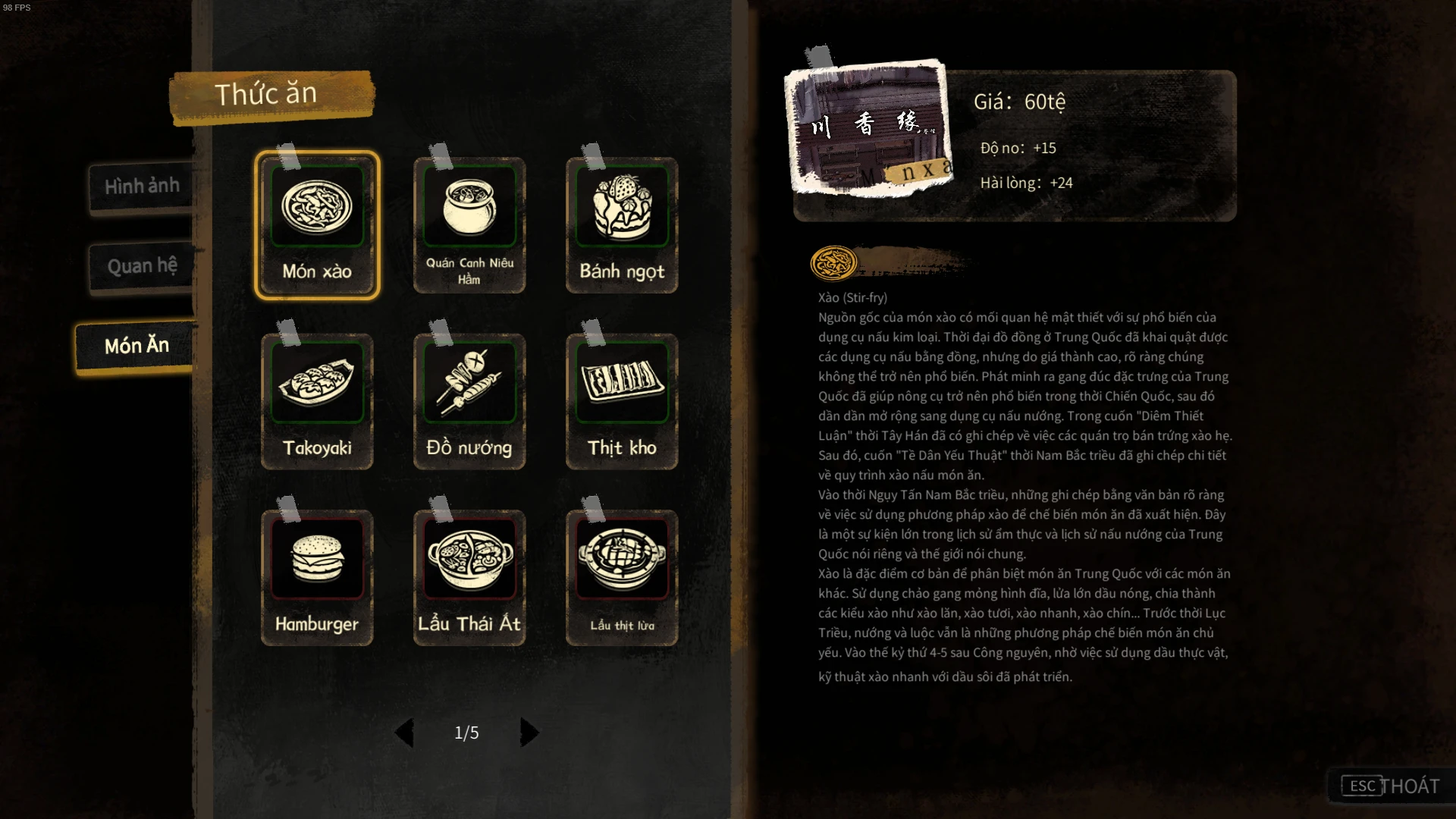1456x819 pixels.
Task: Choose the Món xào food card
Action: coord(317,225)
